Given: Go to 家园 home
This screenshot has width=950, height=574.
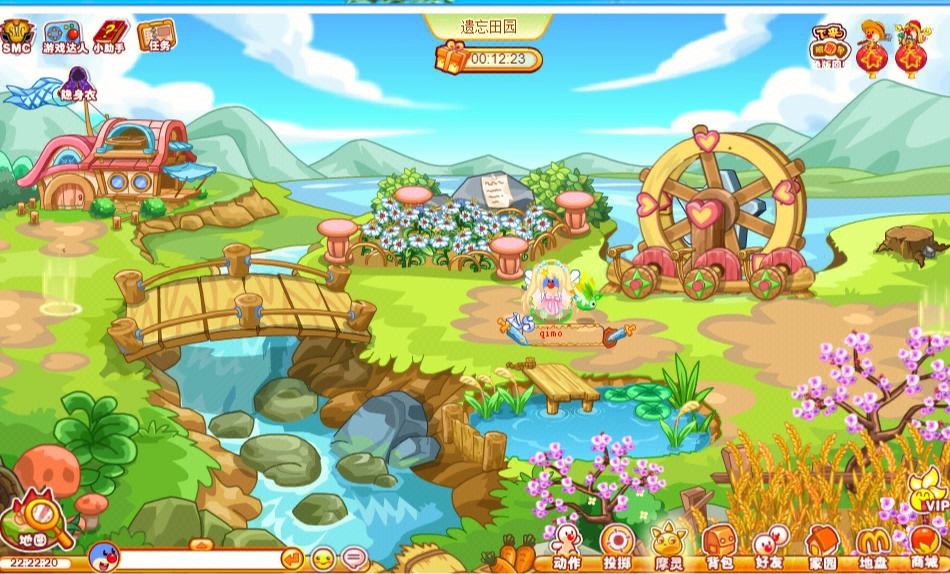Looking at the screenshot, I should [822, 548].
